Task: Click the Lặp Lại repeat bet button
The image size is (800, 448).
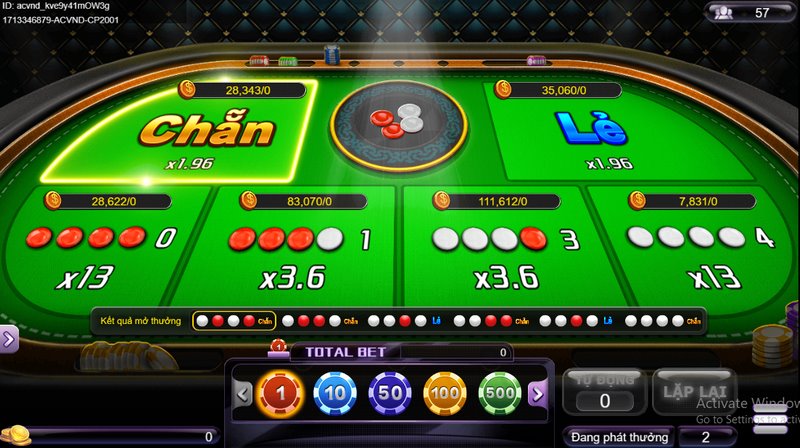Action: click(x=690, y=389)
